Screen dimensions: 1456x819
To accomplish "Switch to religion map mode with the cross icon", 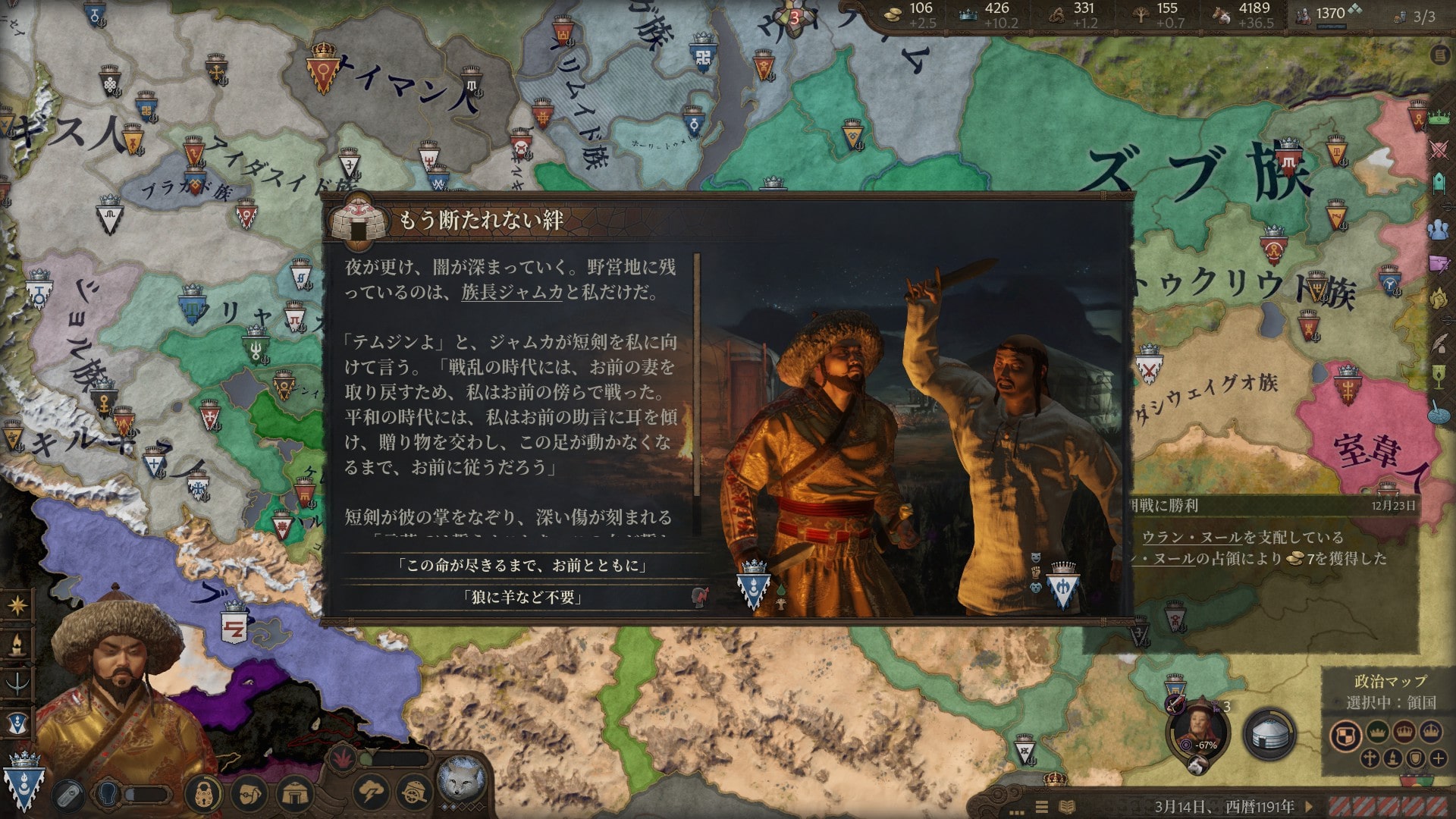I will click(1370, 759).
